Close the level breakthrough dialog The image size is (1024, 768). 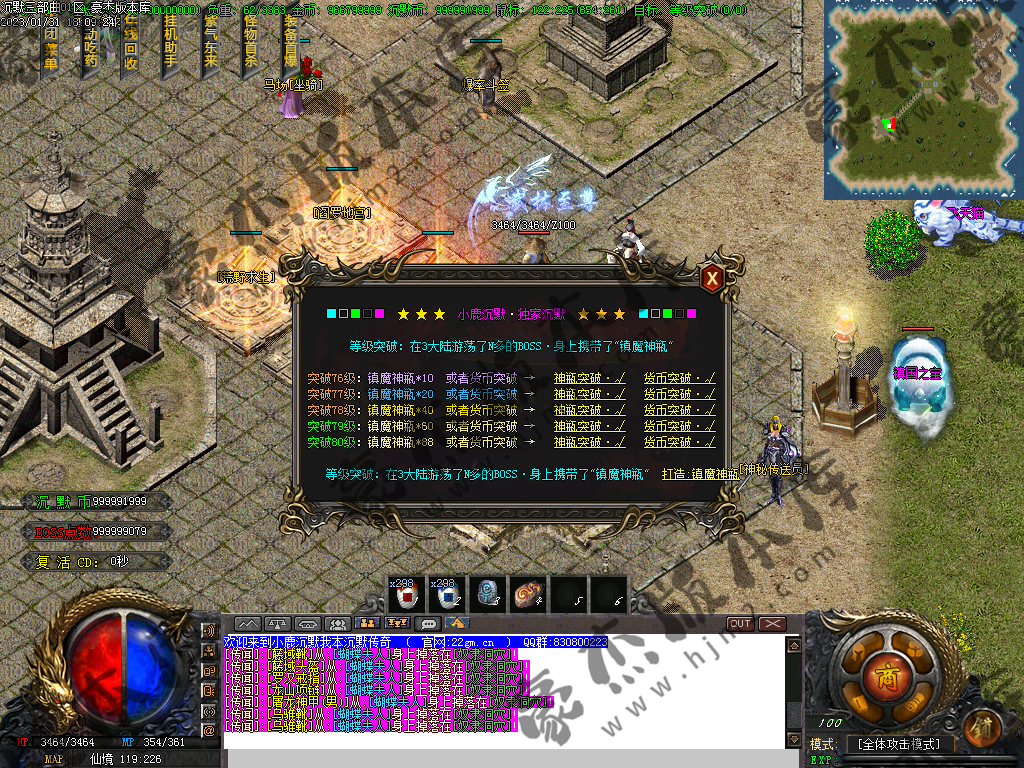pos(711,279)
